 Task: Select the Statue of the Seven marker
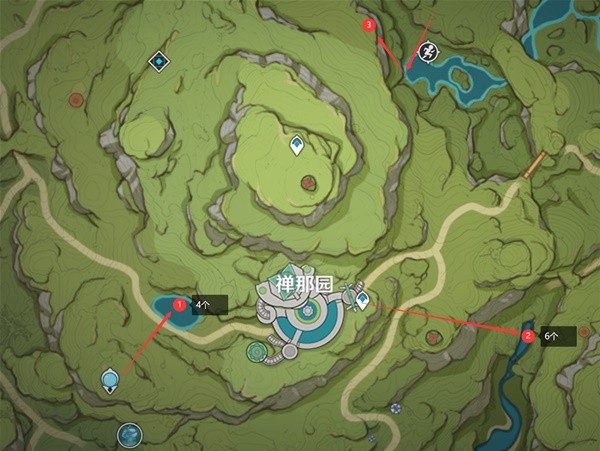point(109,380)
